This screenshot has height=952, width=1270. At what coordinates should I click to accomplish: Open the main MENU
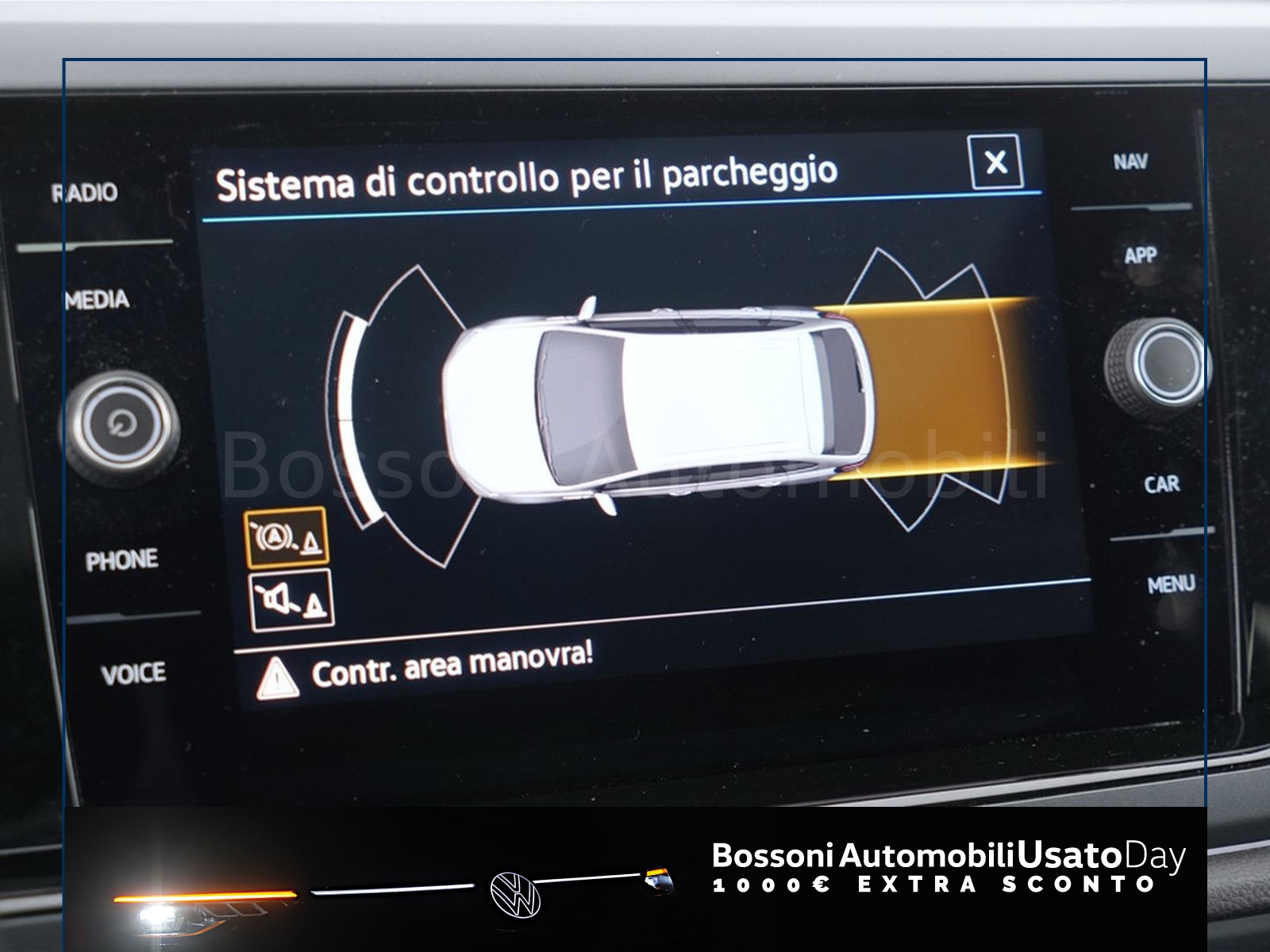point(1171,585)
